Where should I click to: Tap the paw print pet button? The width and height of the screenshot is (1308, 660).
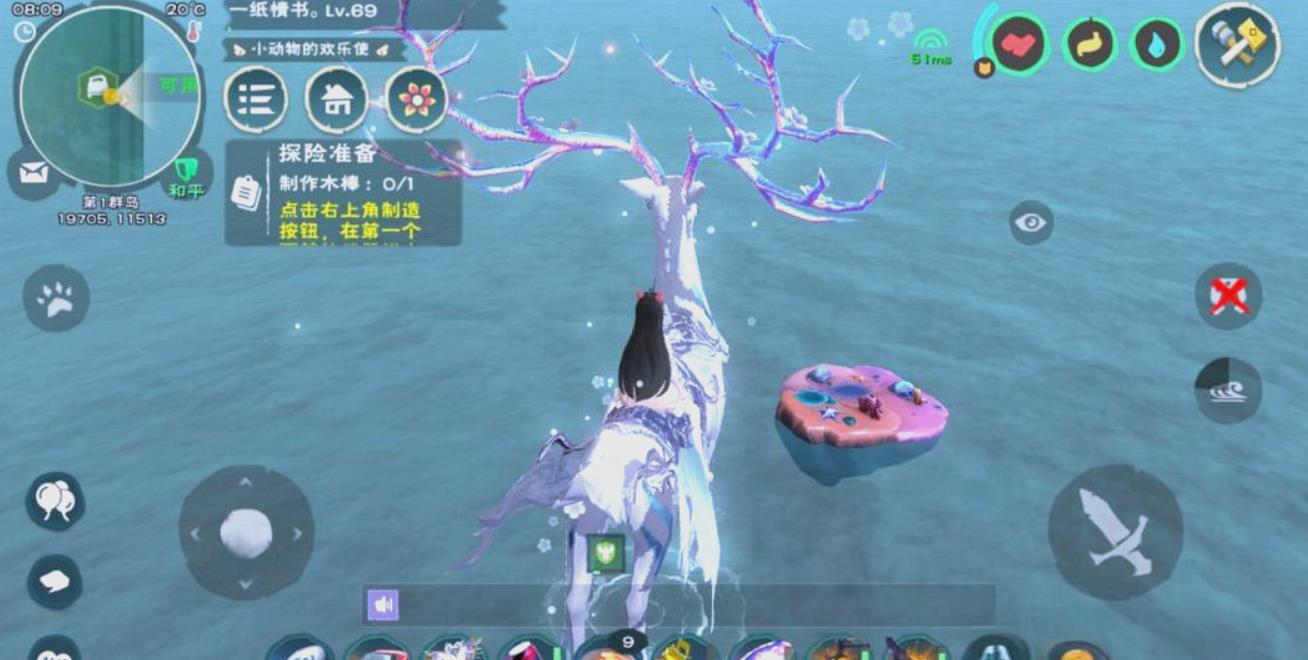pyautogui.click(x=56, y=298)
